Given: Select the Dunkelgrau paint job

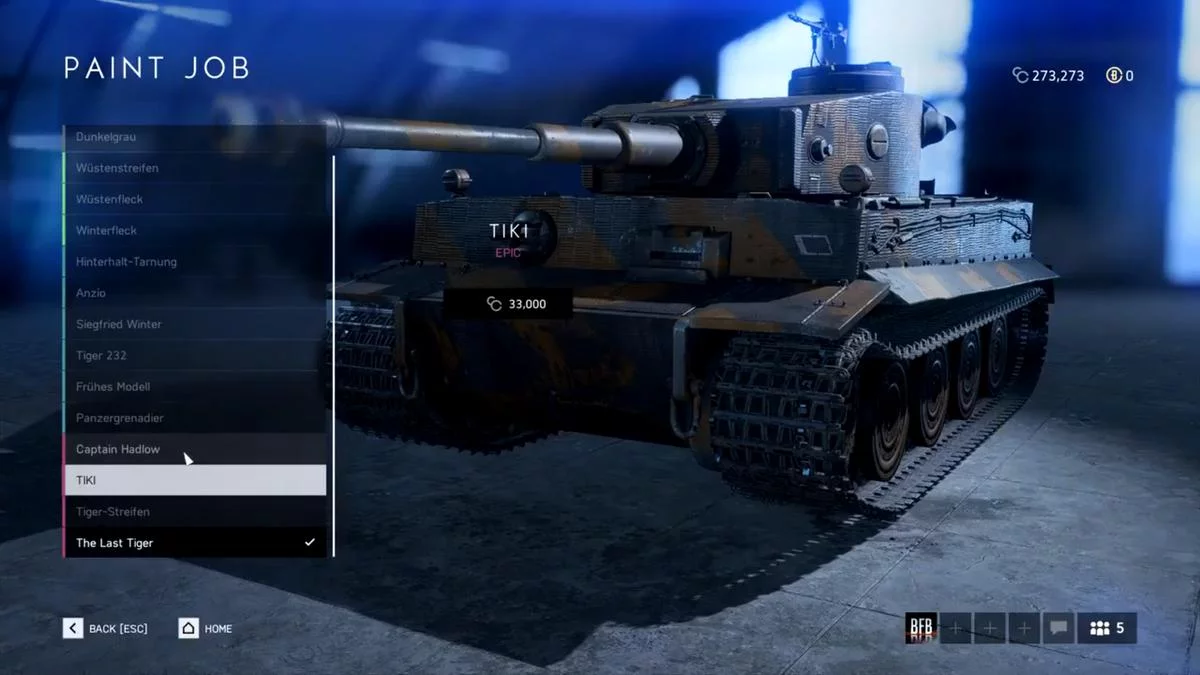Looking at the screenshot, I should [195, 137].
